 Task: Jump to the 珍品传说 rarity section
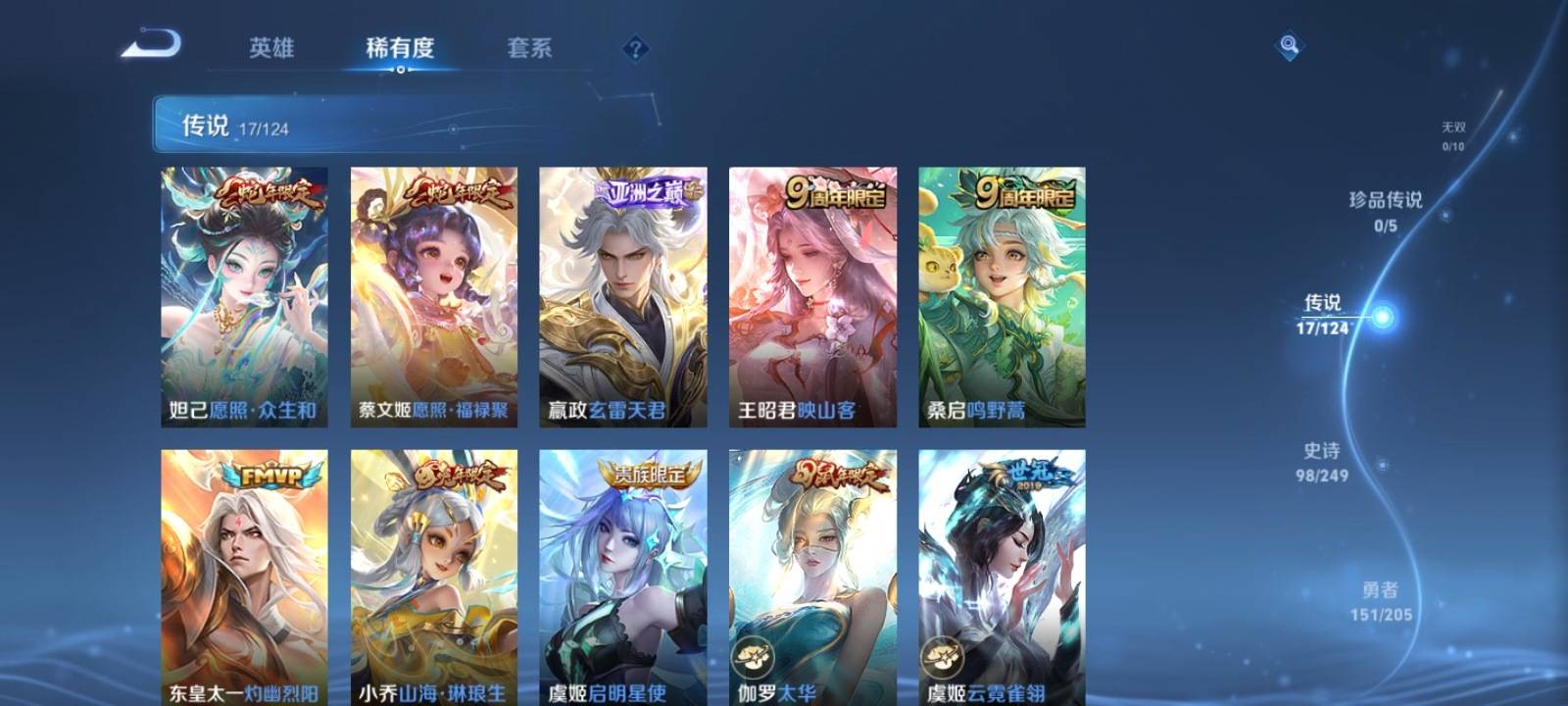click(1386, 211)
